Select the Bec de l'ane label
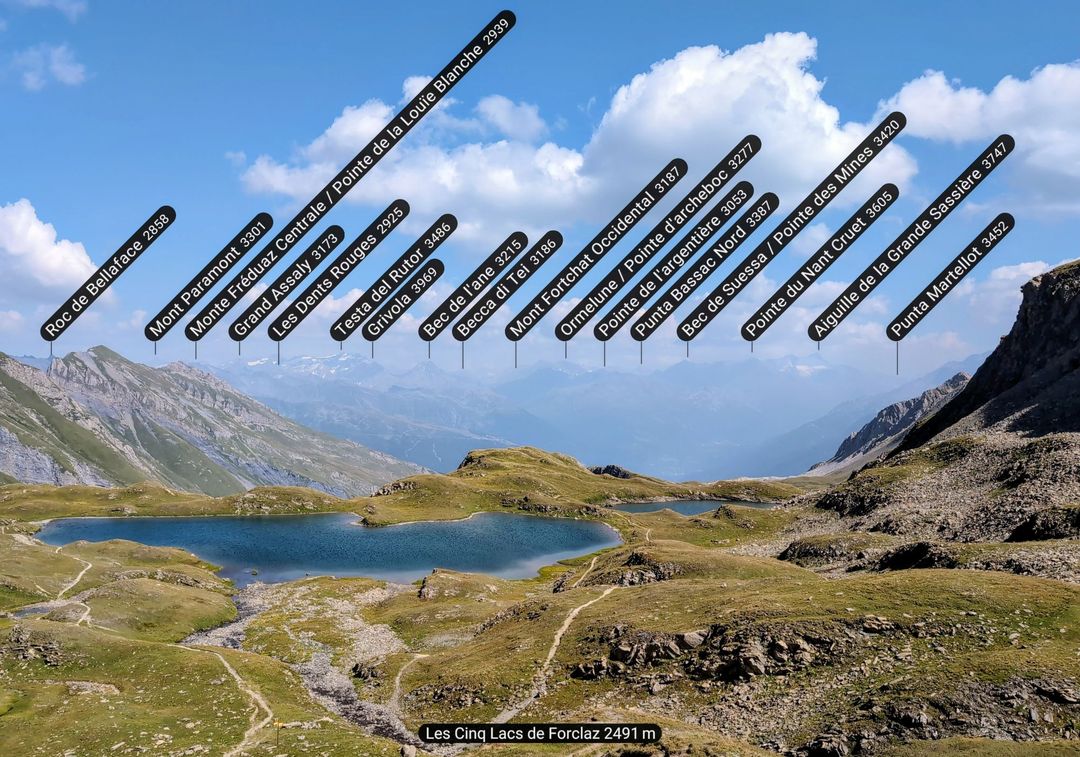The width and height of the screenshot is (1080, 757). tap(473, 286)
